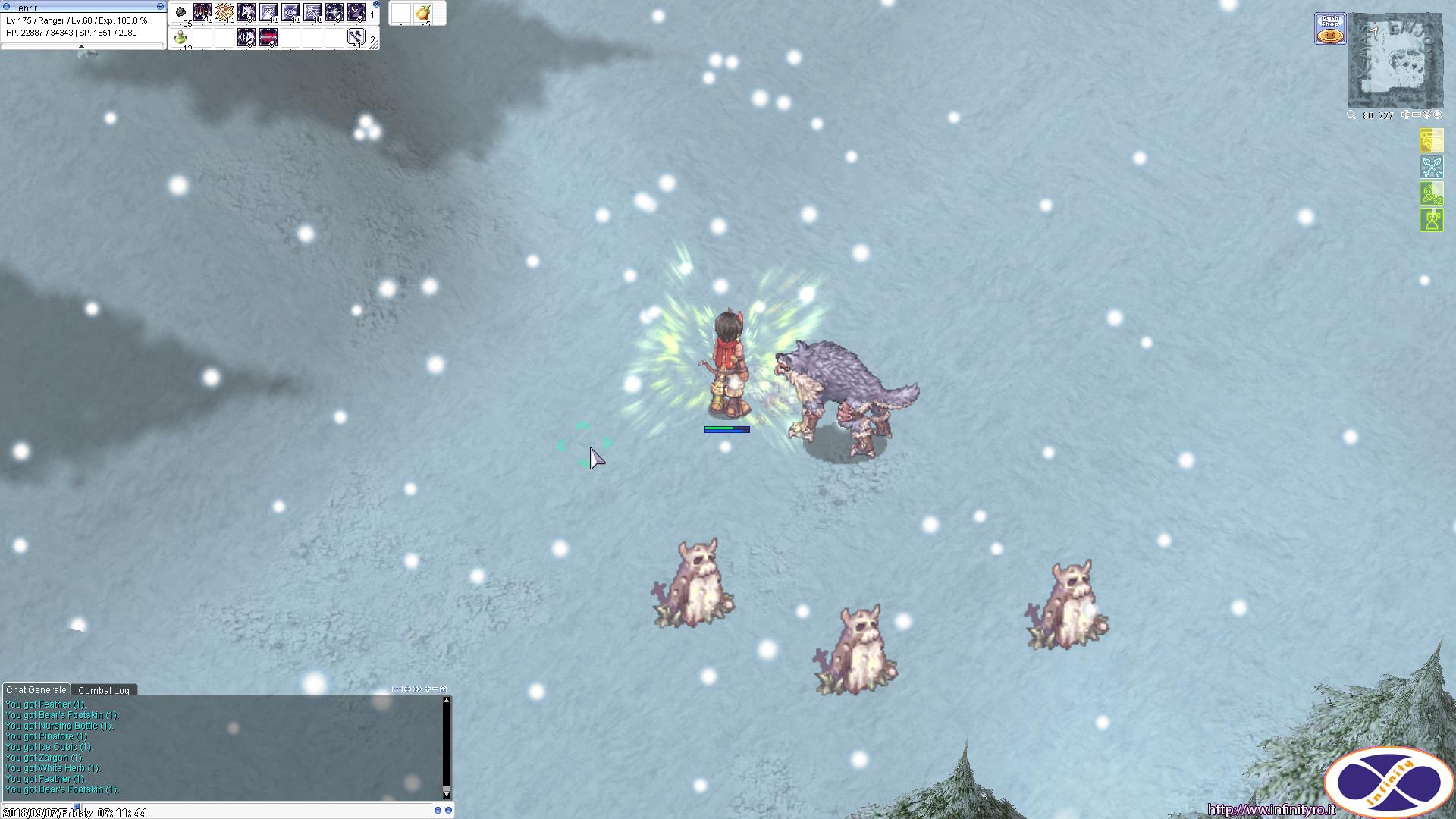Minimize the Fenirir character info window
This screenshot has height=819, width=1456.
pyautogui.click(x=160, y=6)
